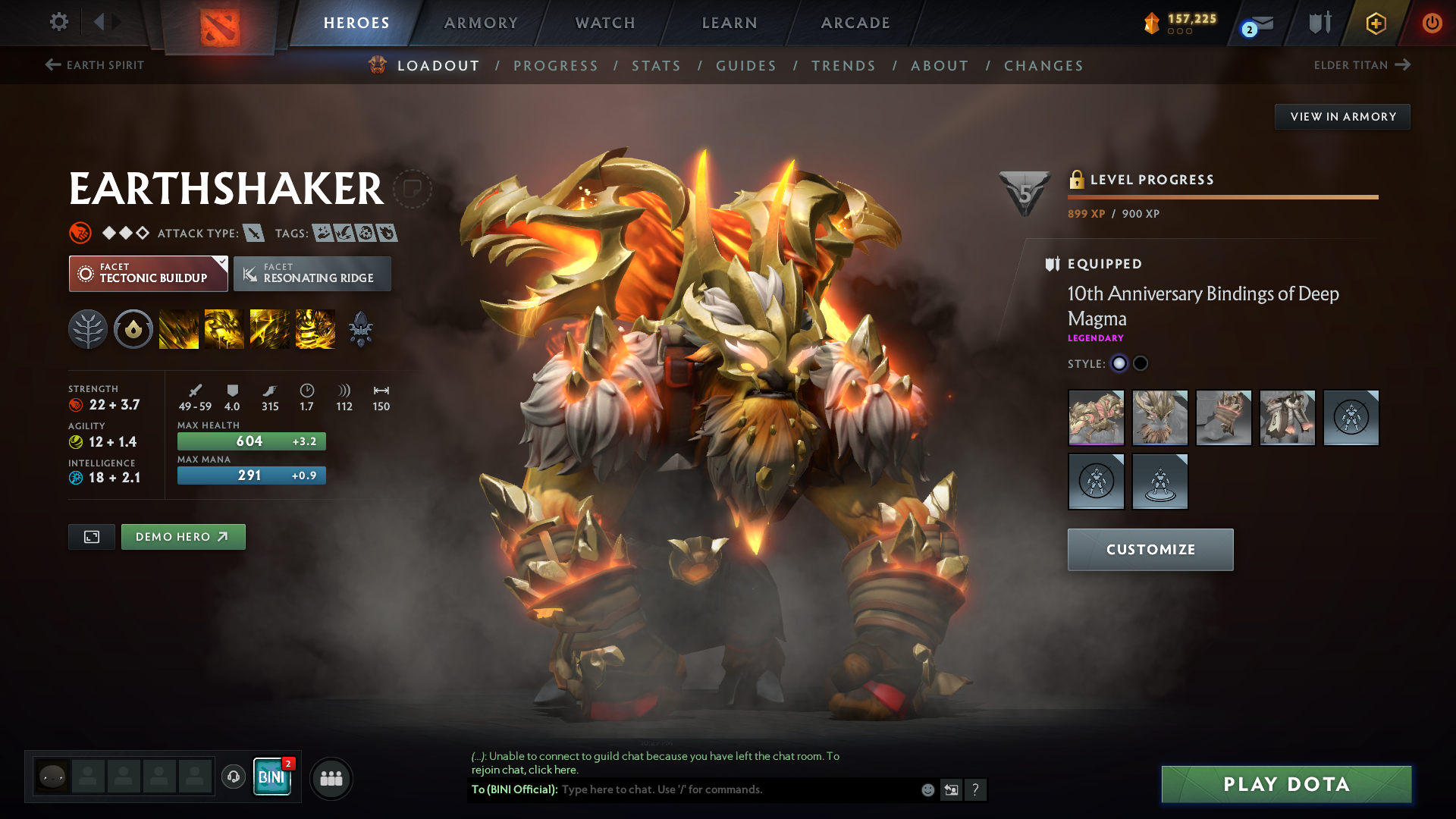
Task: Quit the game with power button
Action: pos(1432,23)
